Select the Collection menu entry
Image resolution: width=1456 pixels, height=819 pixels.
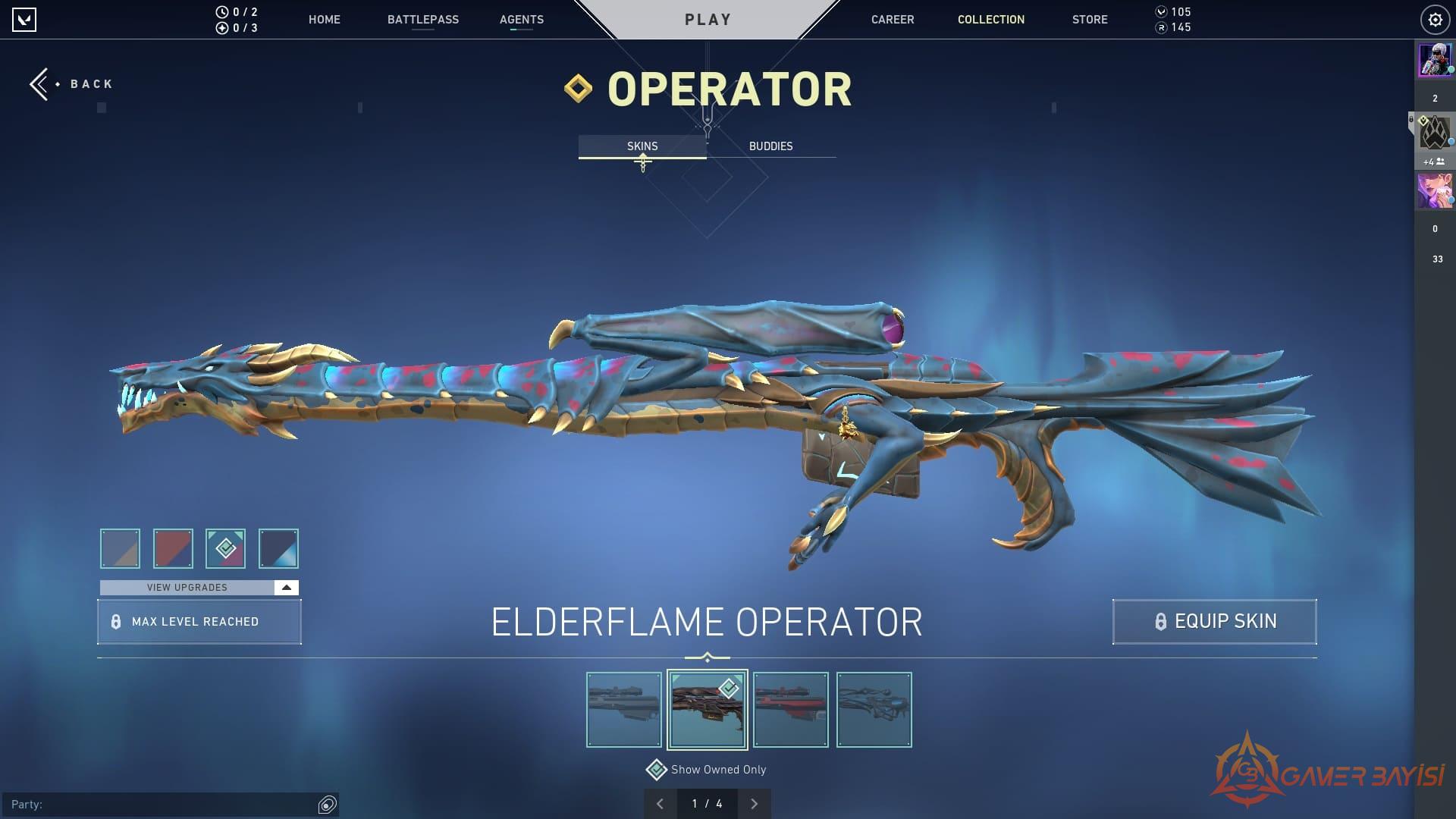(x=990, y=20)
